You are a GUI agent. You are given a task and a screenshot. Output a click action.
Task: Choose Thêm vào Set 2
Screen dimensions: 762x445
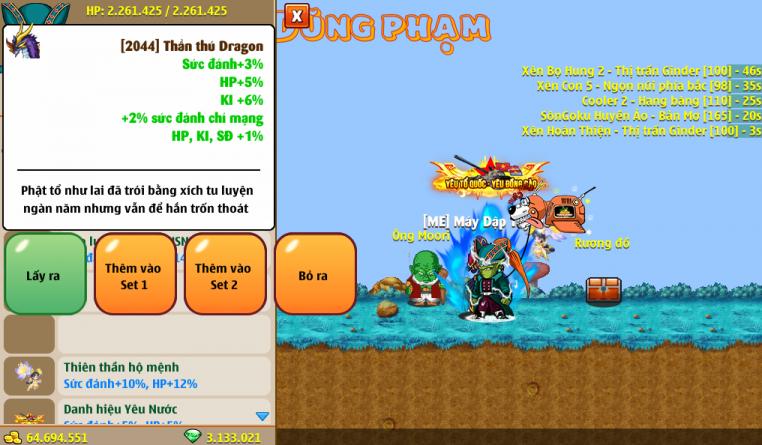point(224,275)
